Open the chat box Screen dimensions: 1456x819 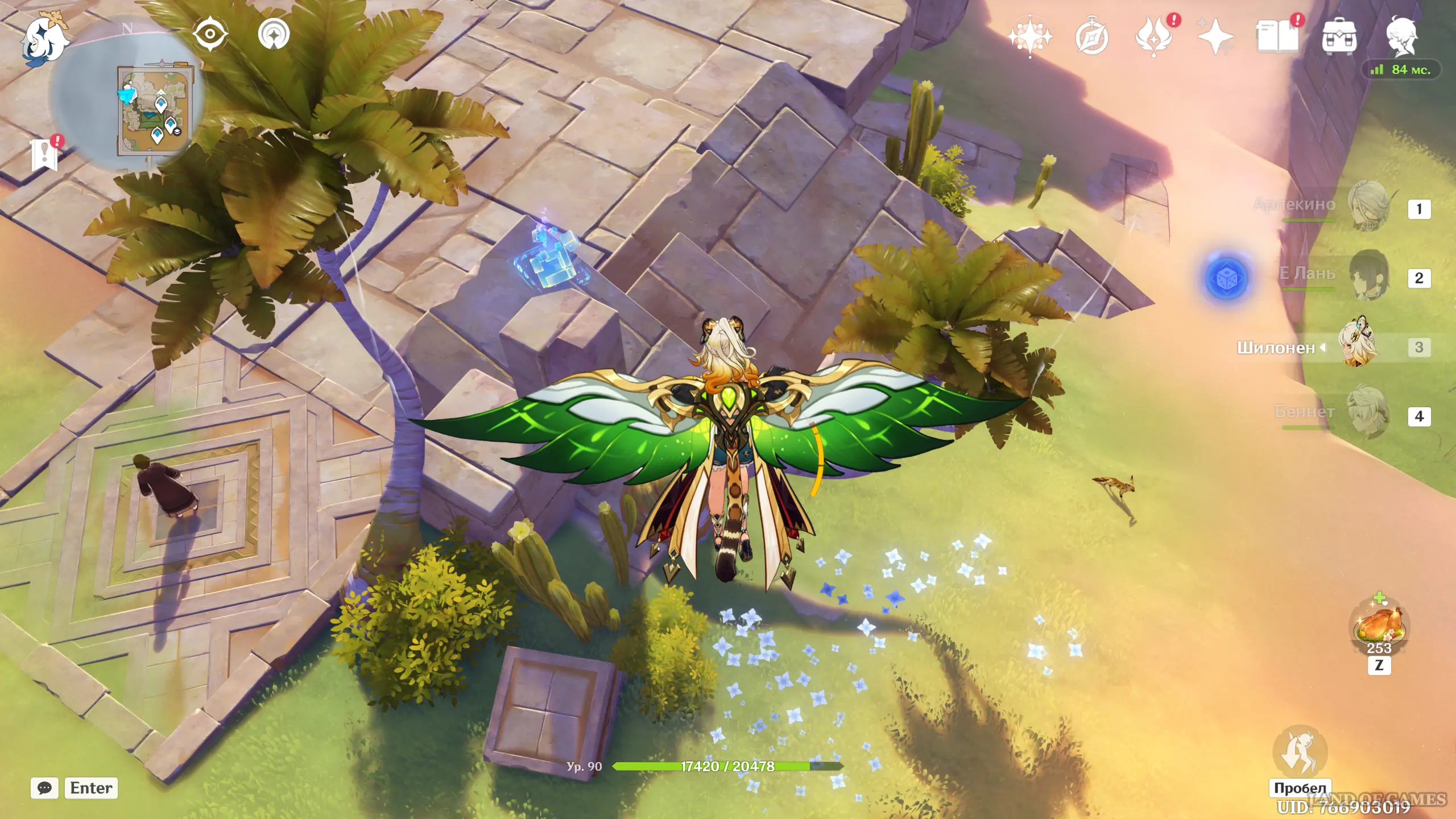point(44,788)
